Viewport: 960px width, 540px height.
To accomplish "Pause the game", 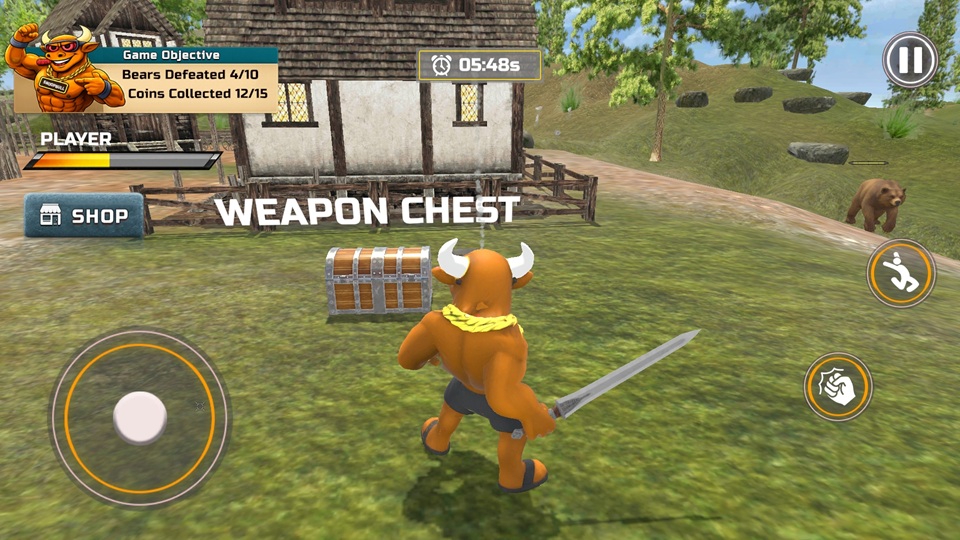I will [x=909, y=61].
